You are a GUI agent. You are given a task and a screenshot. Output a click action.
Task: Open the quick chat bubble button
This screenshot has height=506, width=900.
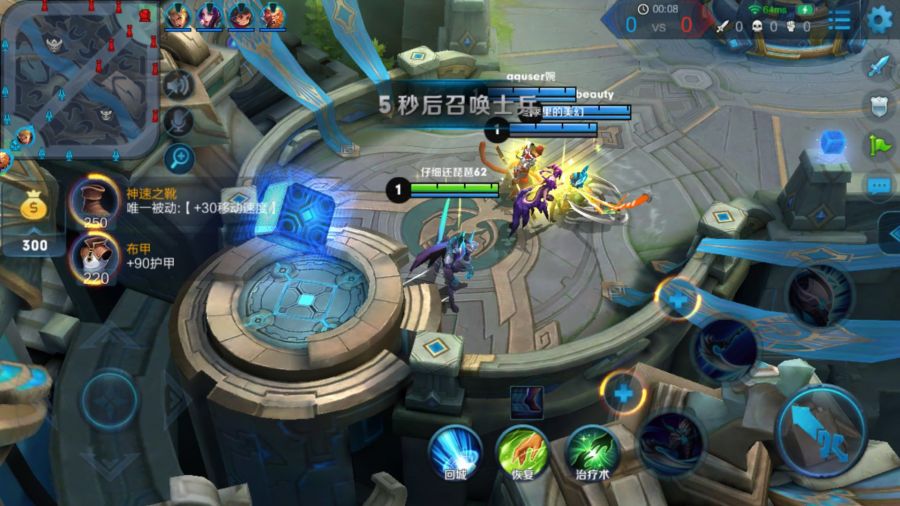878,186
